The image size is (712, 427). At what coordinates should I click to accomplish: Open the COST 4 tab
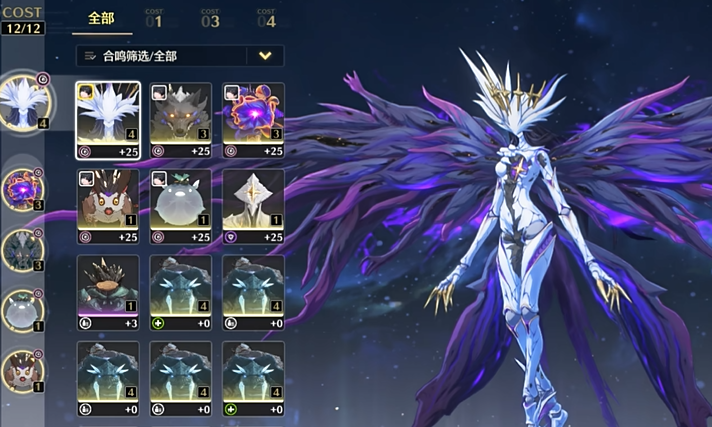coord(265,18)
